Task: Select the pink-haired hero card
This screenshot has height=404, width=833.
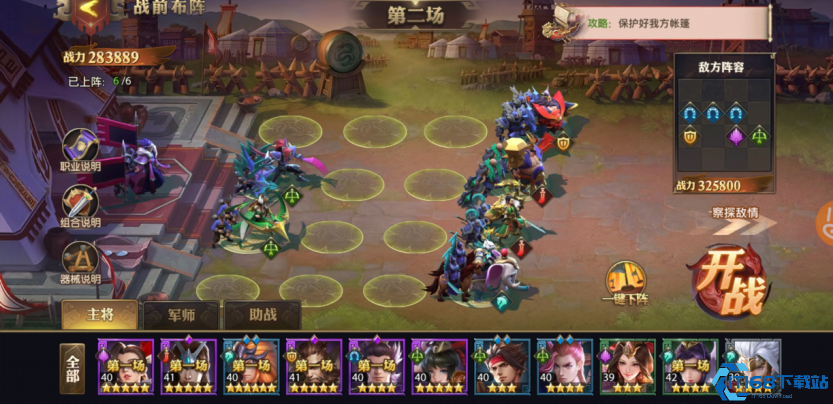Action: (x=564, y=366)
